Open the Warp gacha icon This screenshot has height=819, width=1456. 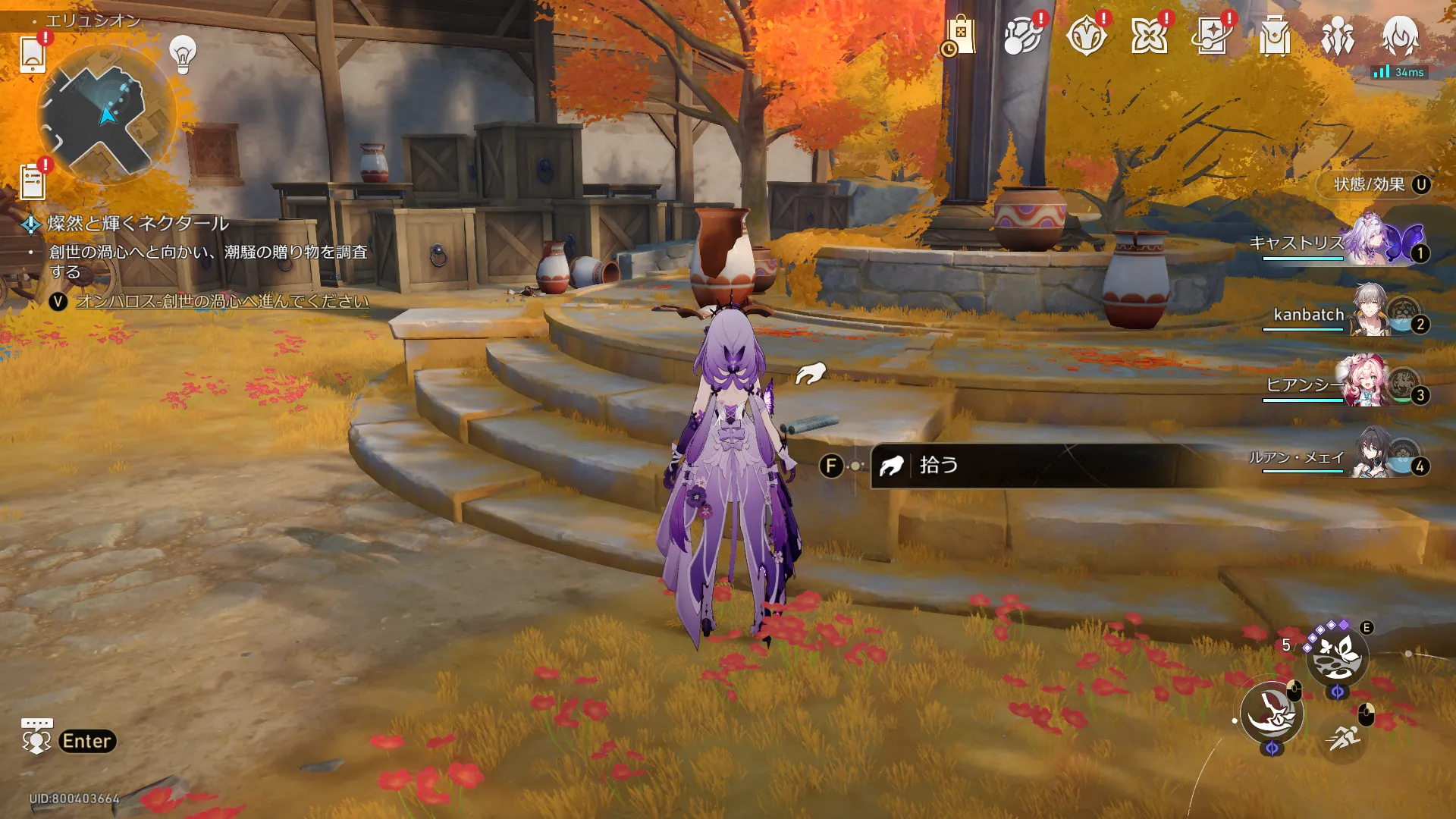(x=1085, y=36)
